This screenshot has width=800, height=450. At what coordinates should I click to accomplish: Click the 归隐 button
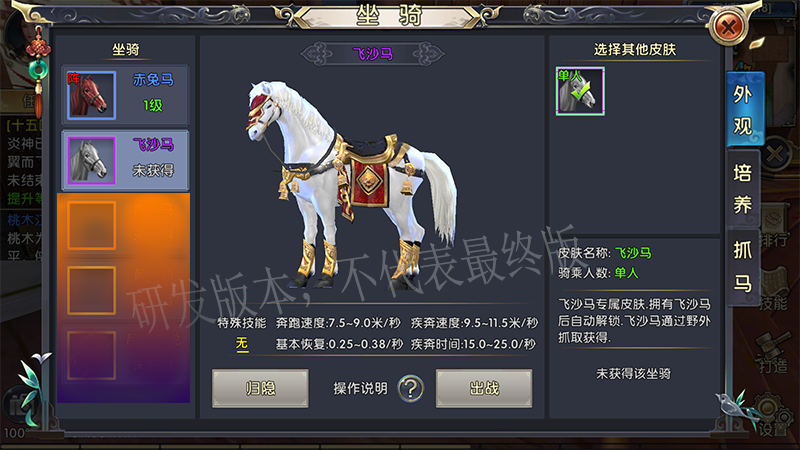tap(260, 388)
